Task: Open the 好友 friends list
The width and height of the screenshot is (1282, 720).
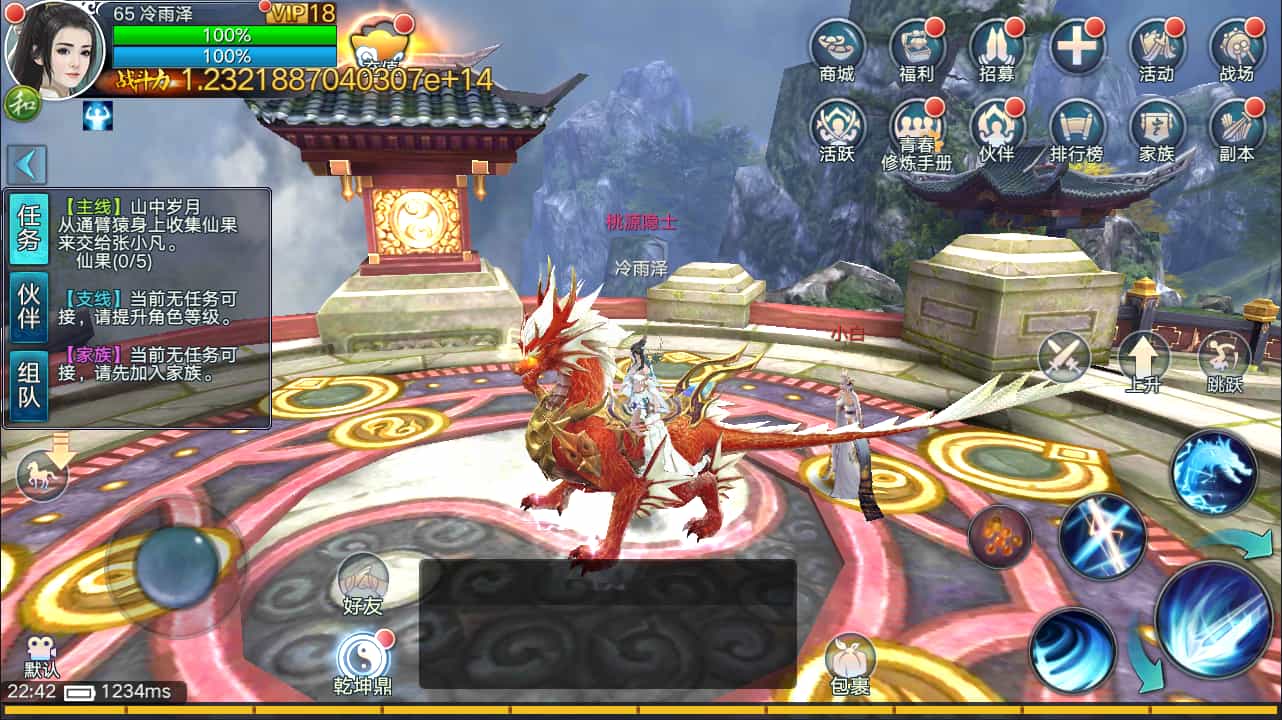Action: 363,582
